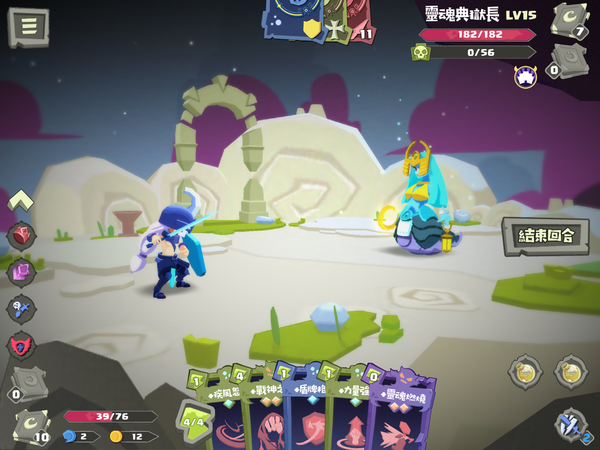Inspect the red gem relic
The width and height of the screenshot is (600, 450).
[x=21, y=236]
